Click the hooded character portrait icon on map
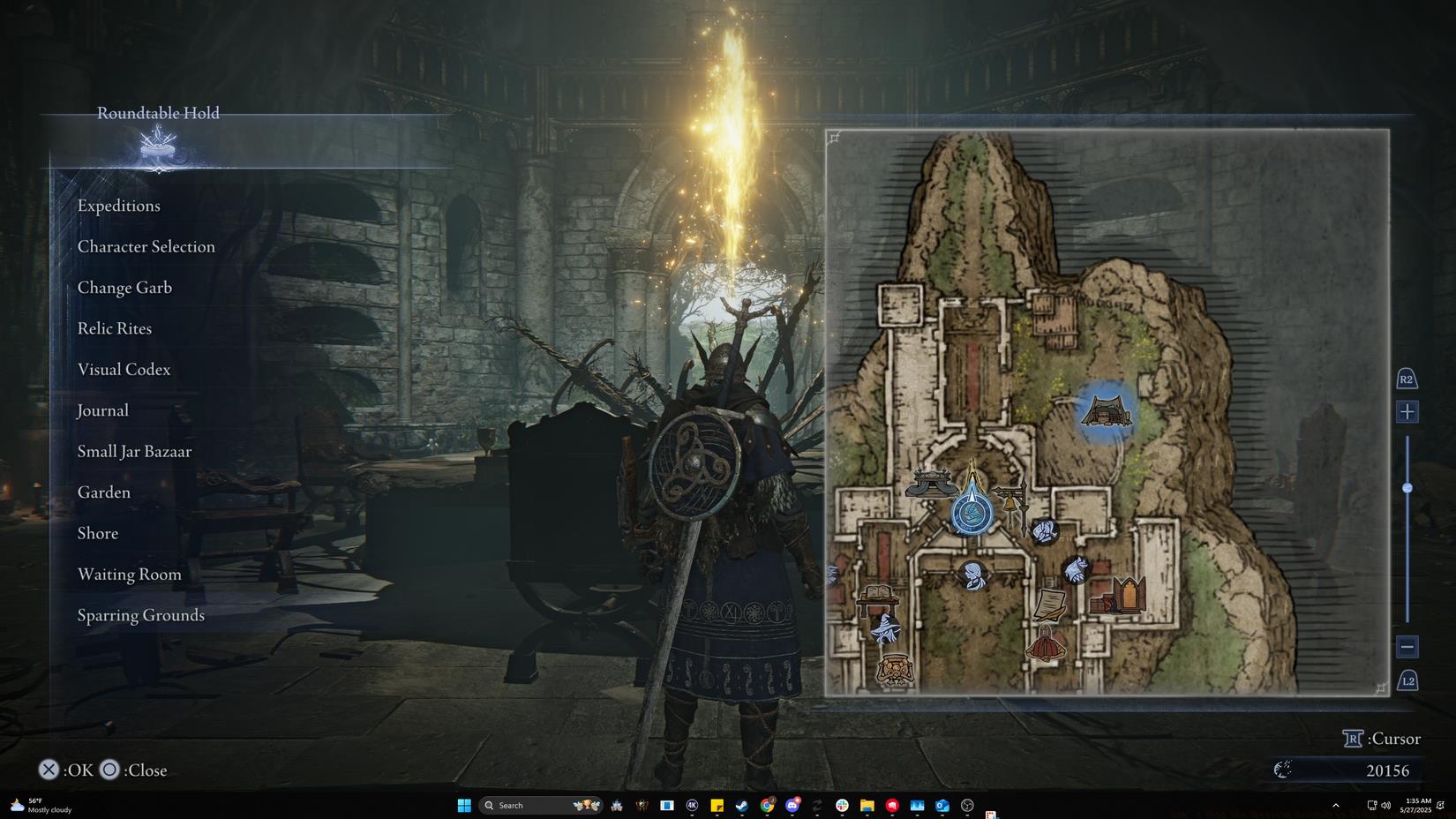The image size is (1456, 819). [x=972, y=575]
